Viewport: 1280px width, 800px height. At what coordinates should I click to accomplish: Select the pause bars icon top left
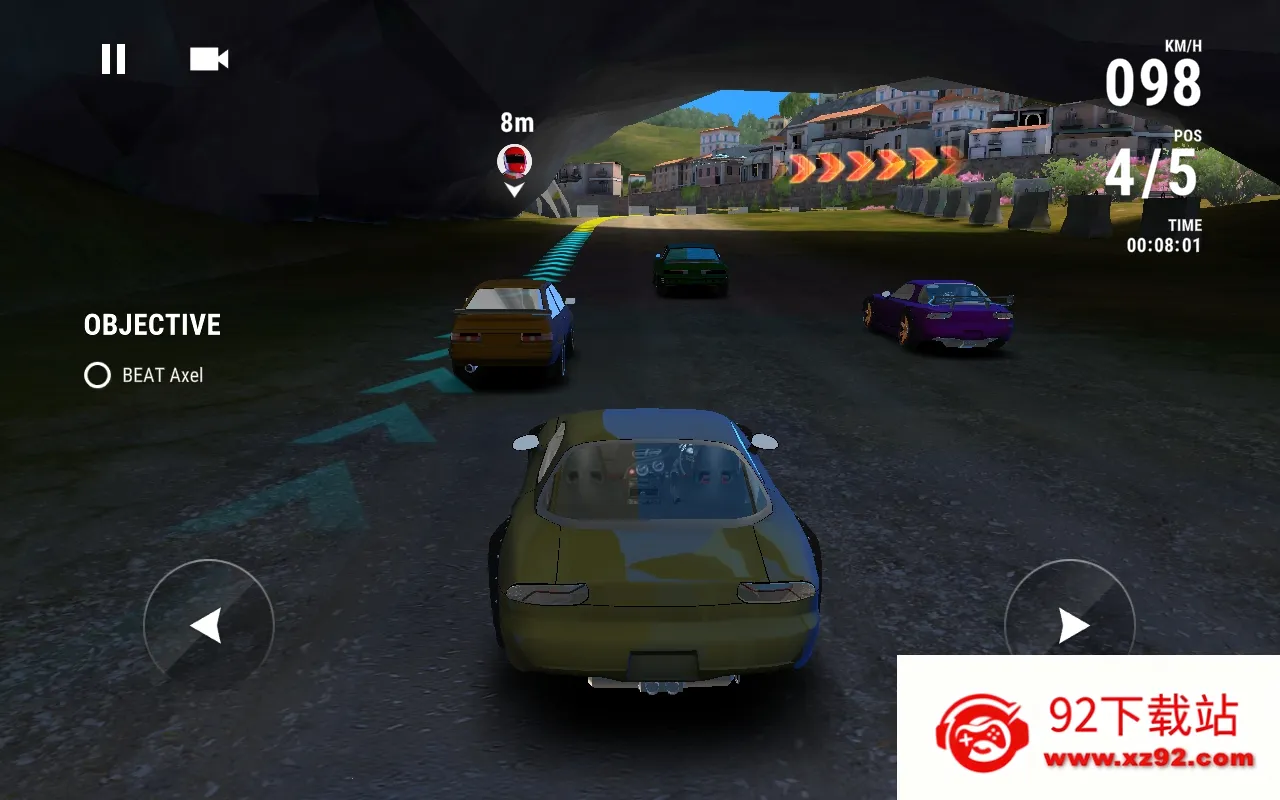(114, 59)
